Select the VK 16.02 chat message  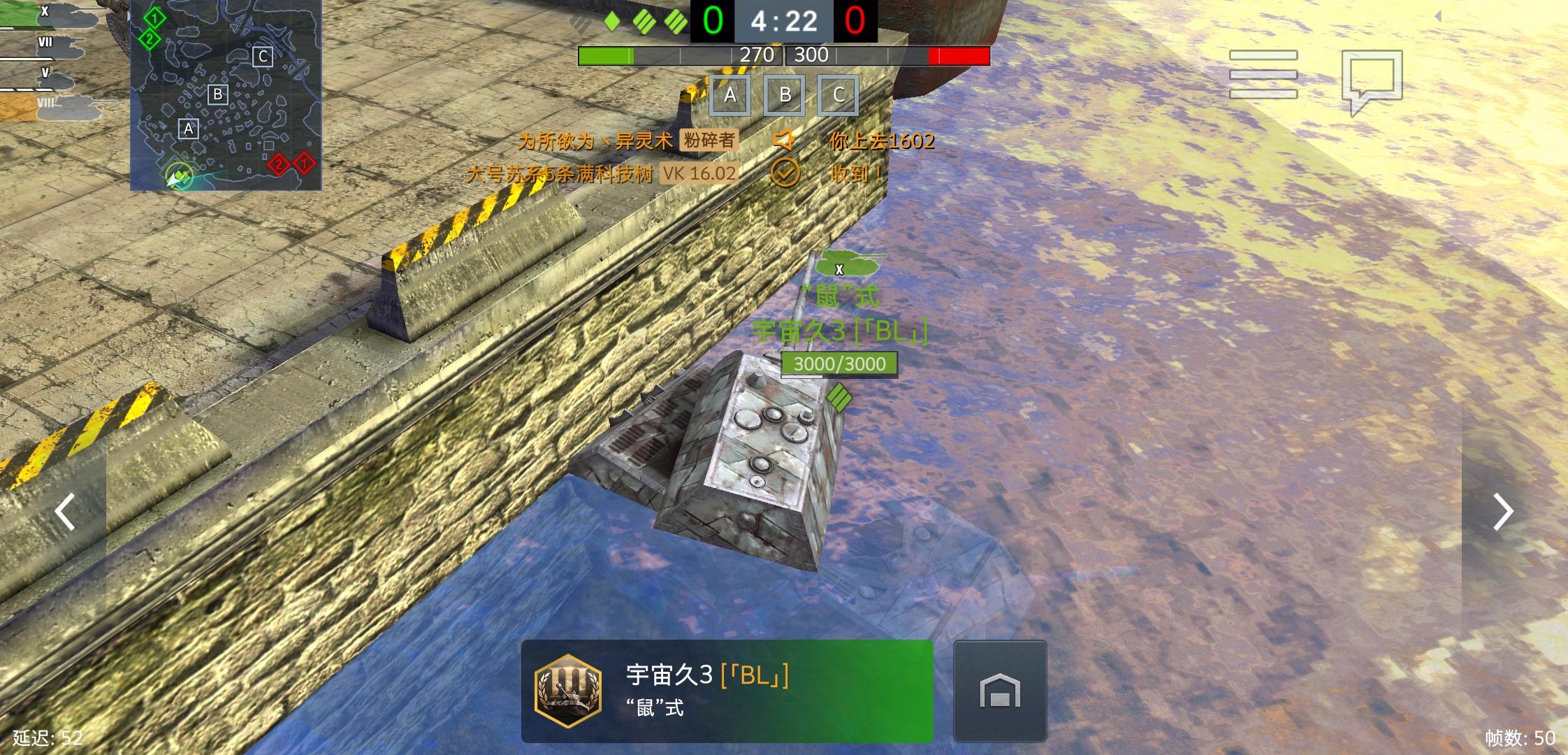(x=697, y=174)
